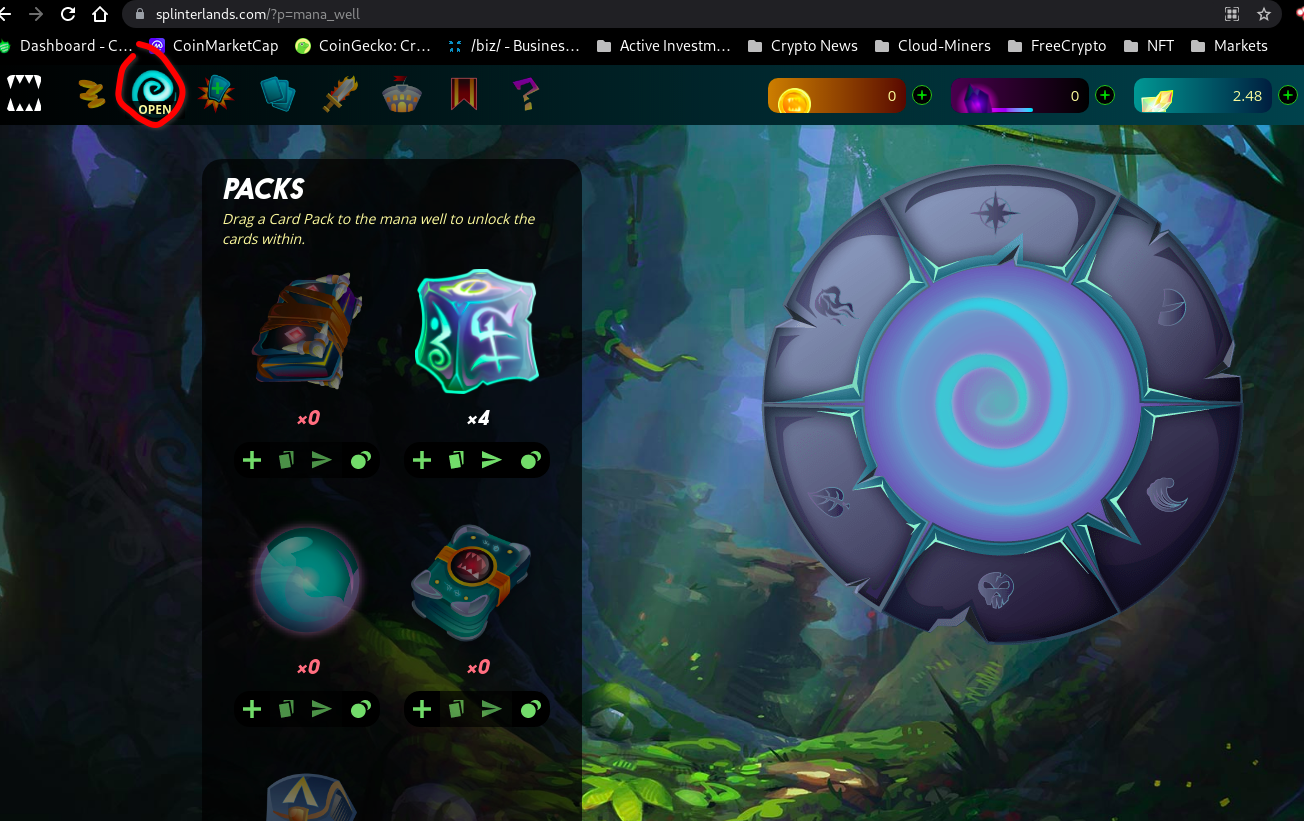This screenshot has height=821, width=1304.
Task: Open the card-with-plus pack opening icon
Action: click(x=216, y=94)
